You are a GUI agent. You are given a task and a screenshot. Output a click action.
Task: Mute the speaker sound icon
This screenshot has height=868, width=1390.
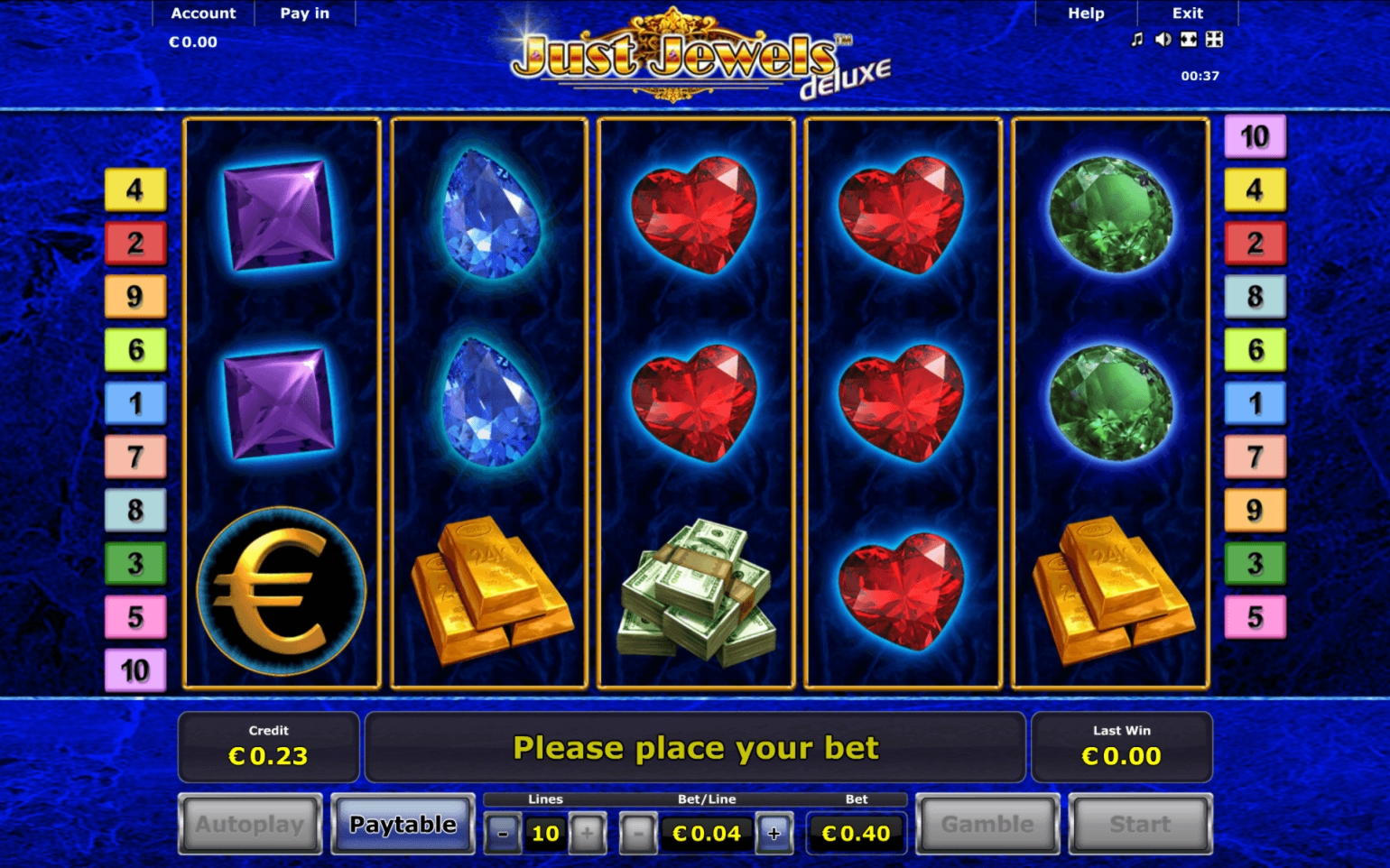pyautogui.click(x=1163, y=40)
